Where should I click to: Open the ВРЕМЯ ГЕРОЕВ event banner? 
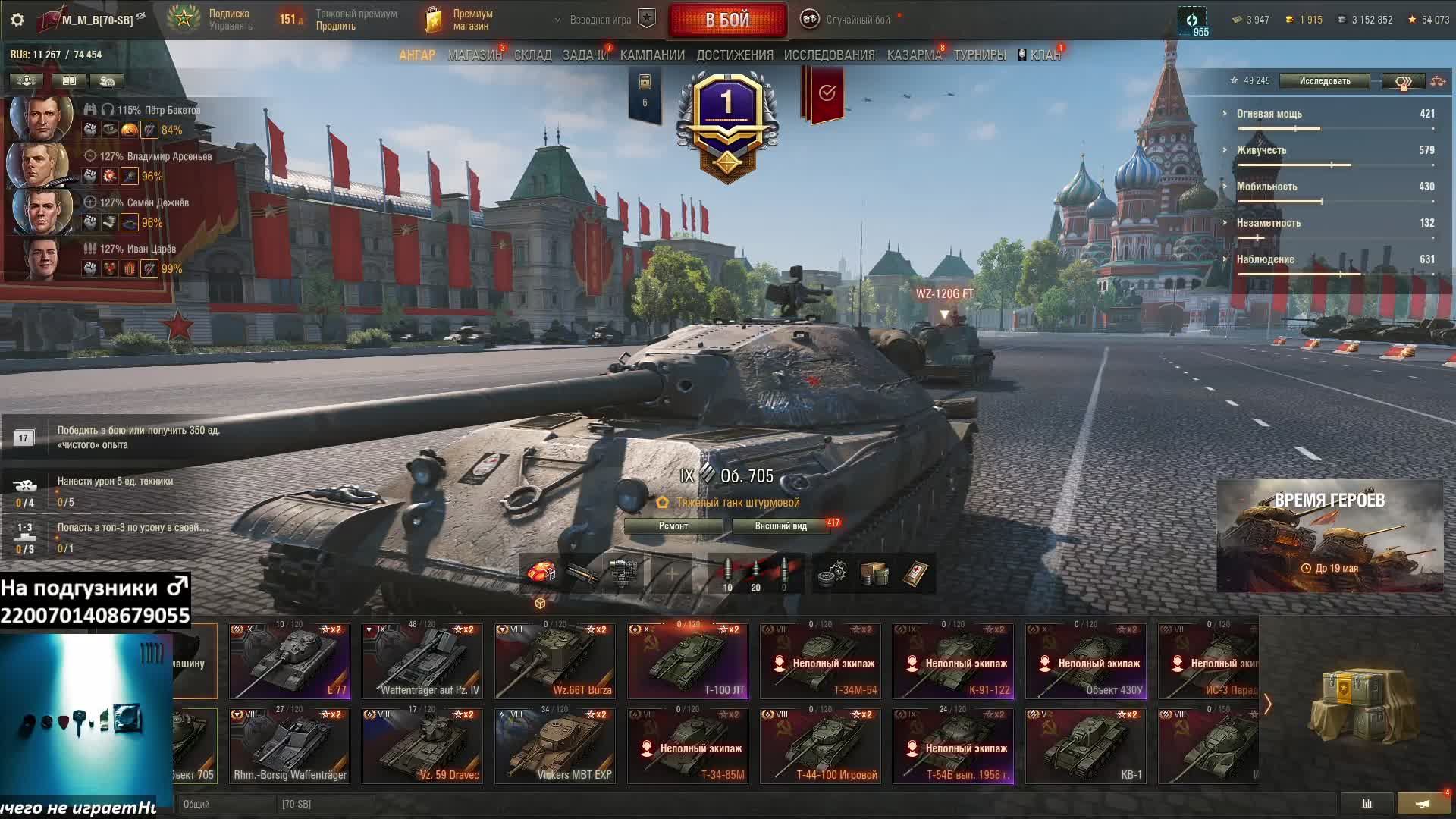(1329, 535)
